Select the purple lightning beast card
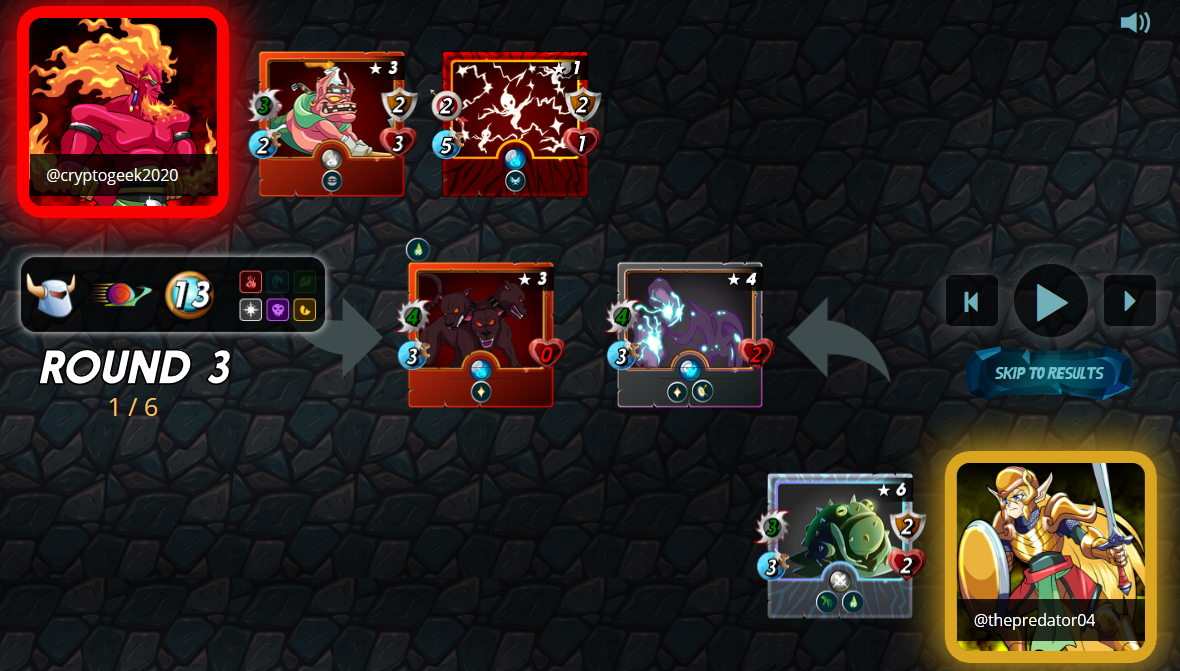The width and height of the screenshot is (1180, 671). pyautogui.click(x=689, y=335)
